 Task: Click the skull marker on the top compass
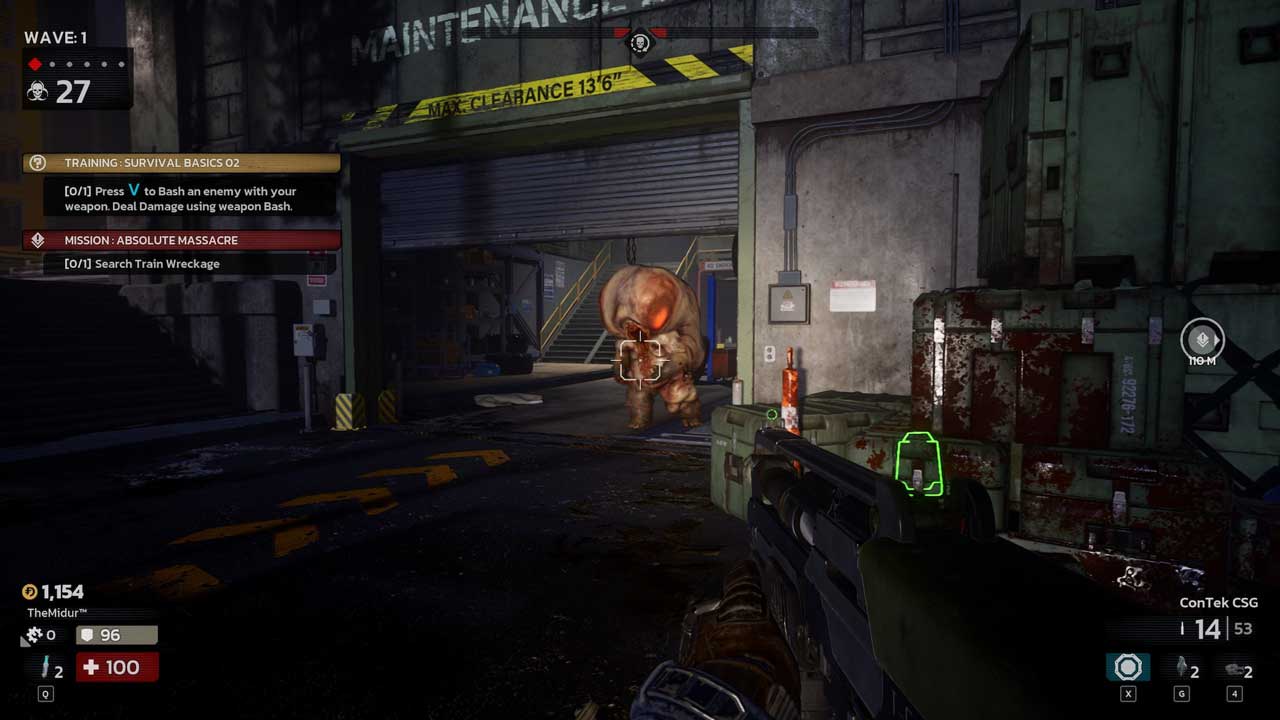[639, 42]
